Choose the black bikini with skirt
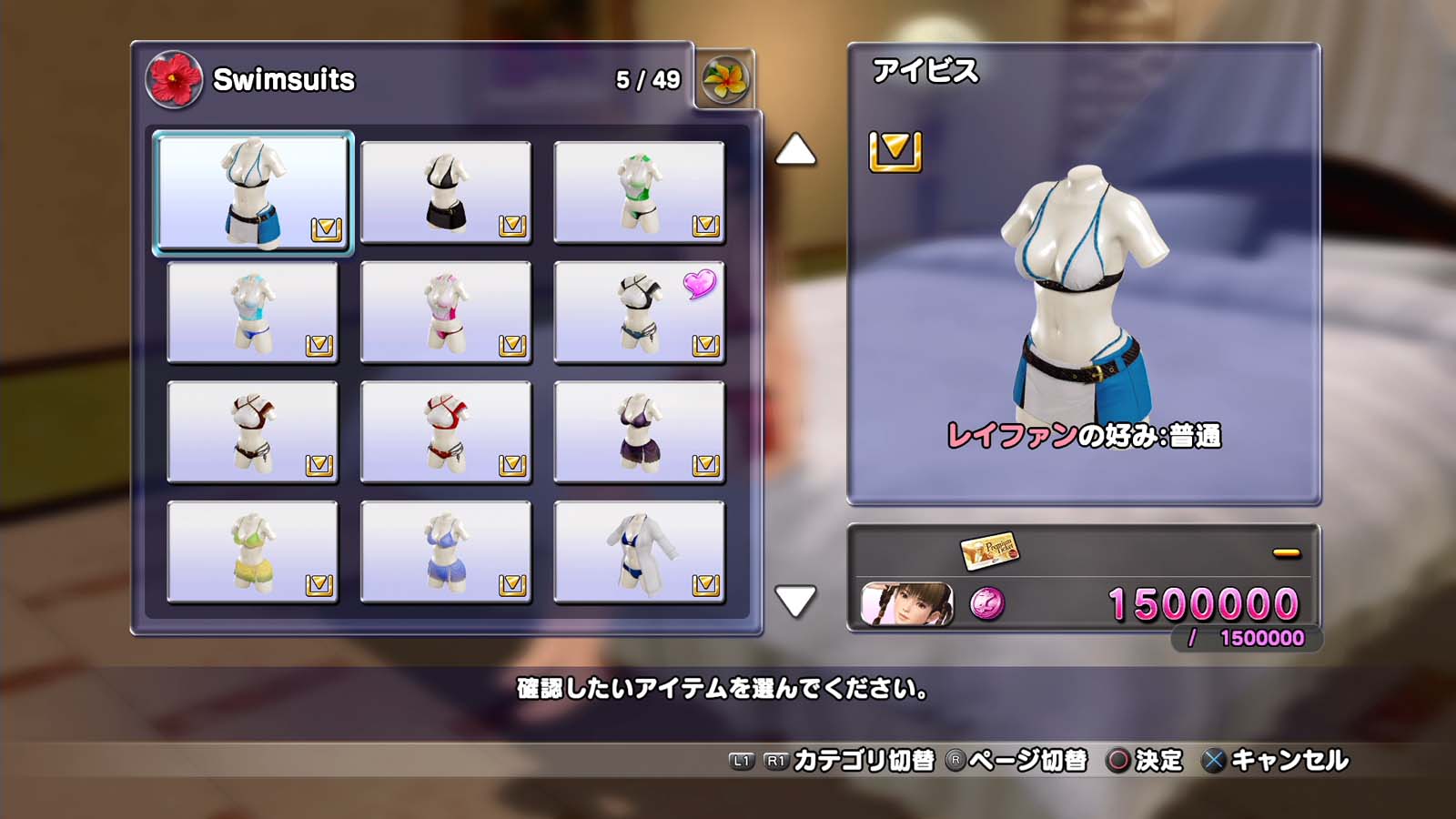This screenshot has height=819, width=1456. [446, 192]
